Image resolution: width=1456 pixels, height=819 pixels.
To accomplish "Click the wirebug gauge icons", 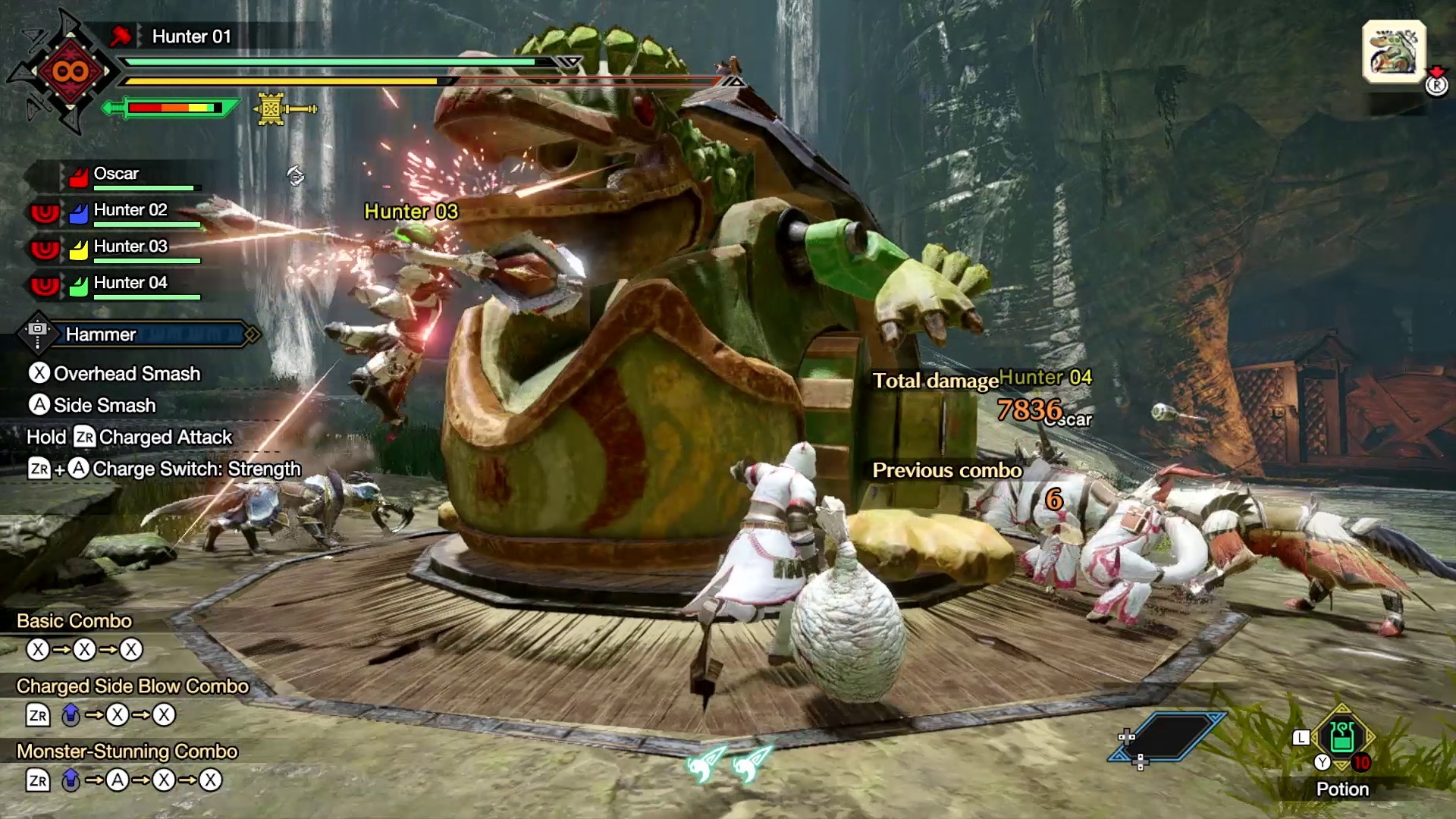I will [x=729, y=762].
